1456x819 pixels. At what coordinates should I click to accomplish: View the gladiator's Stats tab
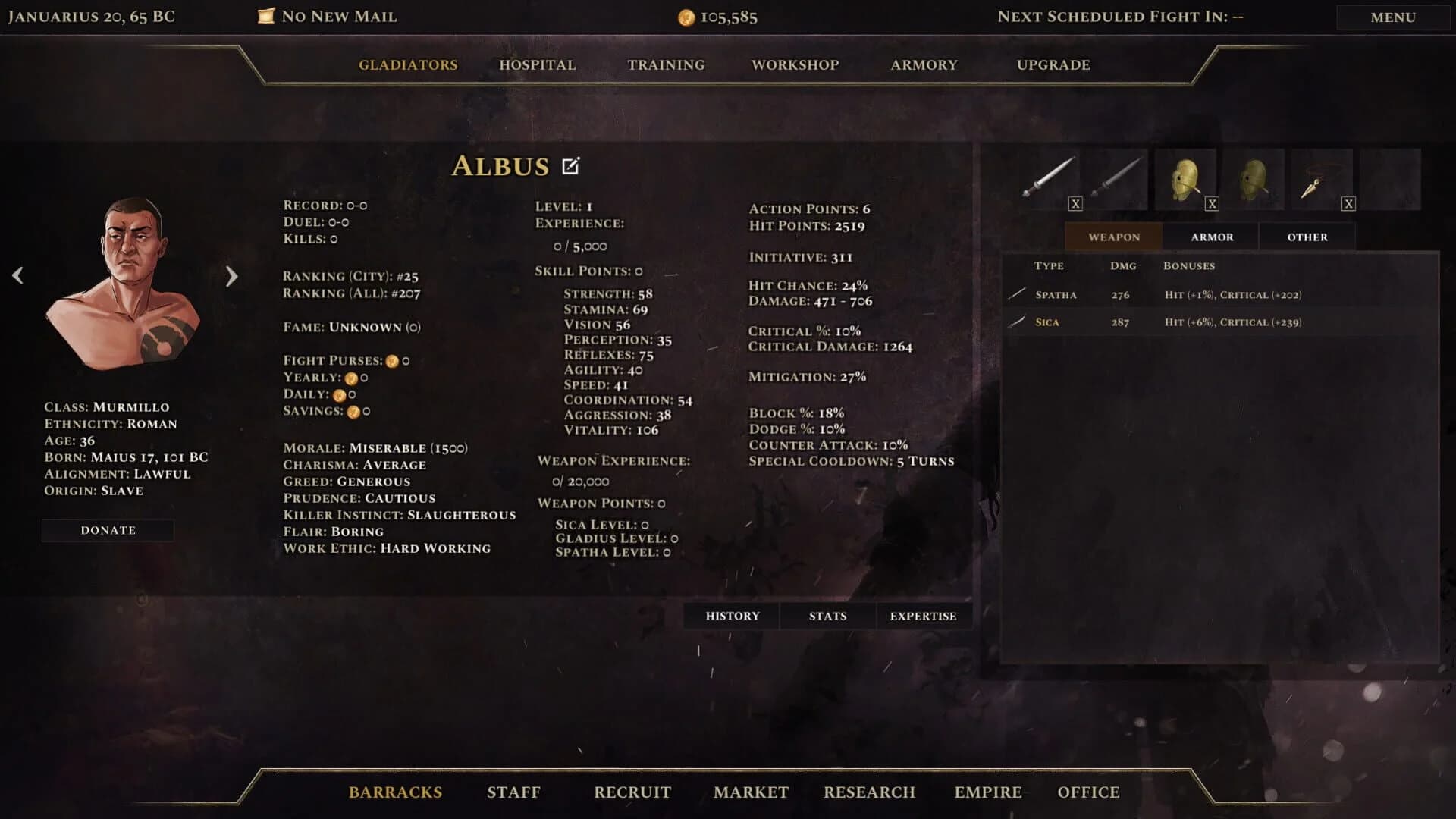[x=827, y=616]
